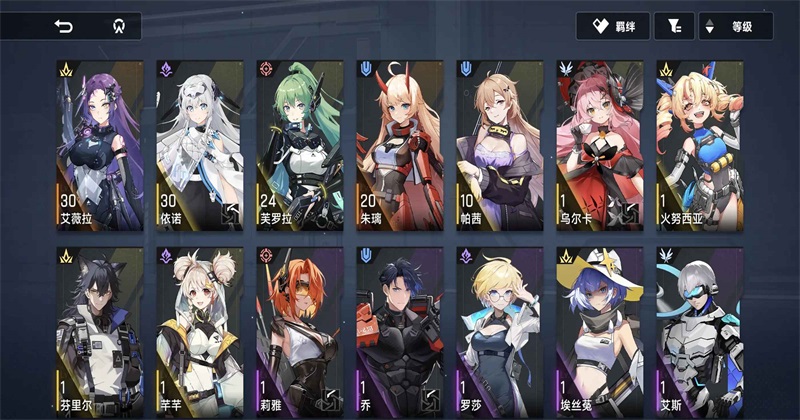The height and width of the screenshot is (420, 800).
Task: Open the home icon next to back
Action: click(x=117, y=27)
